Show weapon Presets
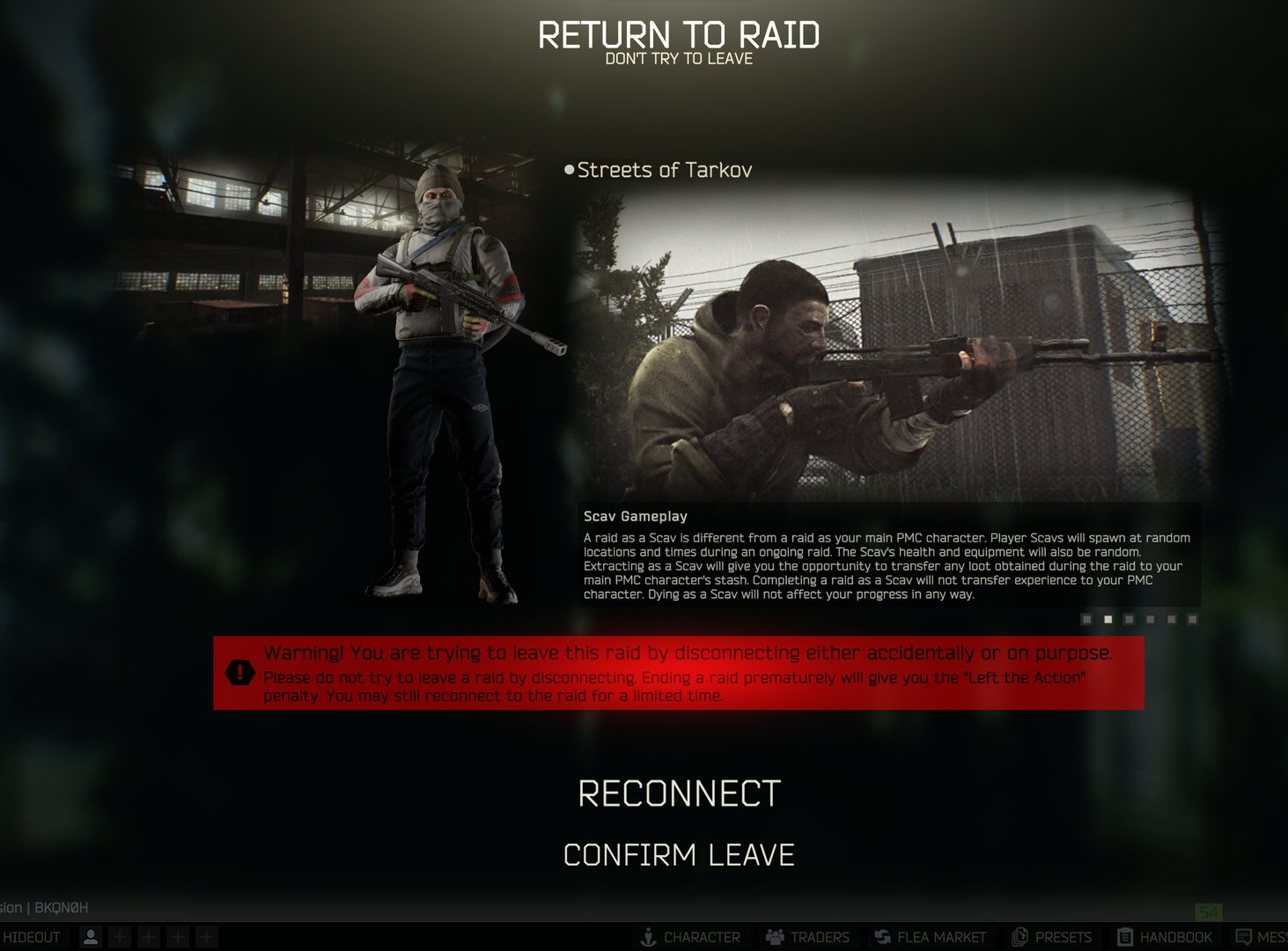Screen dimensions: 1288x951 1052,937
